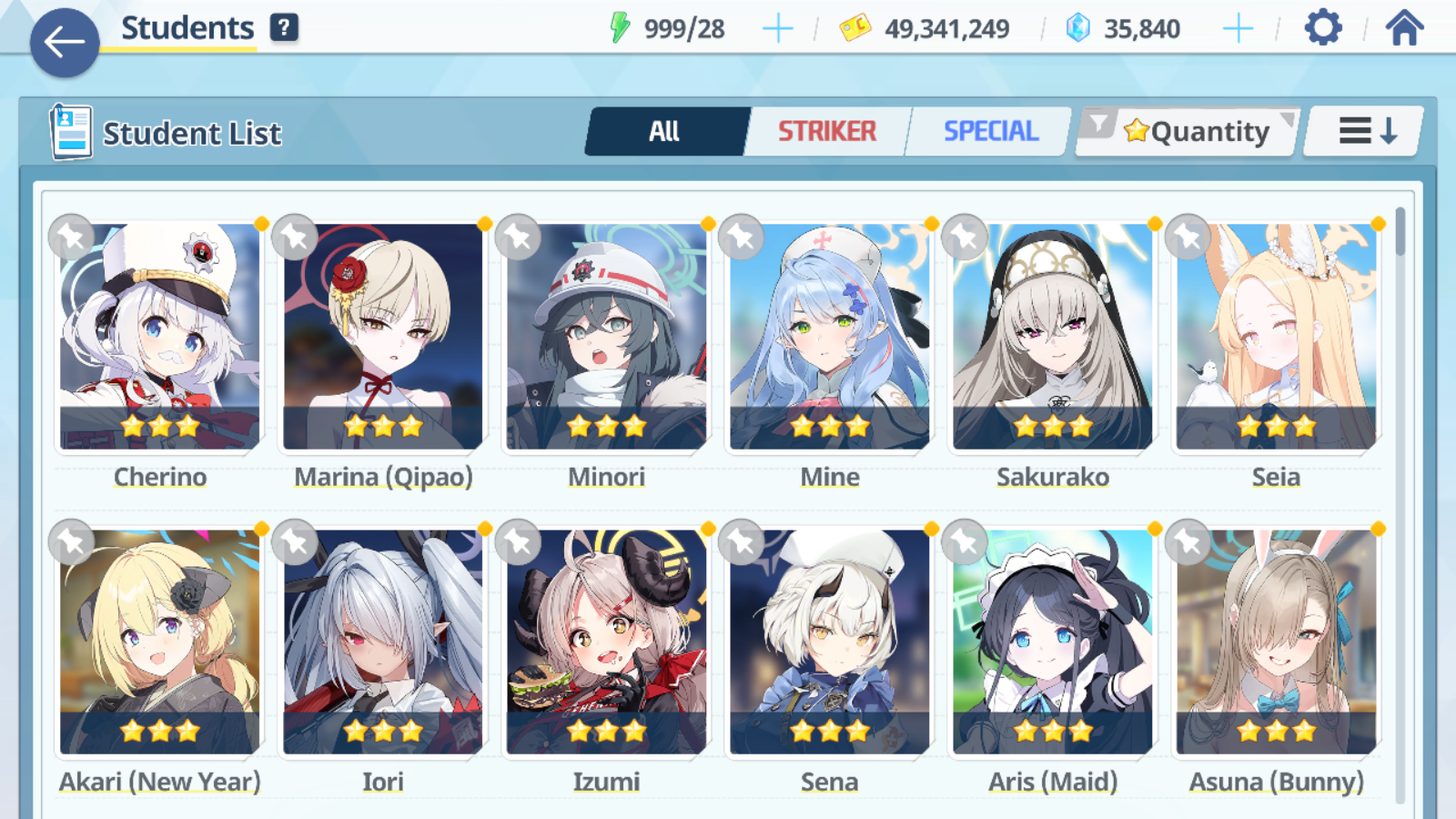The width and height of the screenshot is (1456, 819).
Task: Select Mine's student portrait
Action: click(x=829, y=337)
